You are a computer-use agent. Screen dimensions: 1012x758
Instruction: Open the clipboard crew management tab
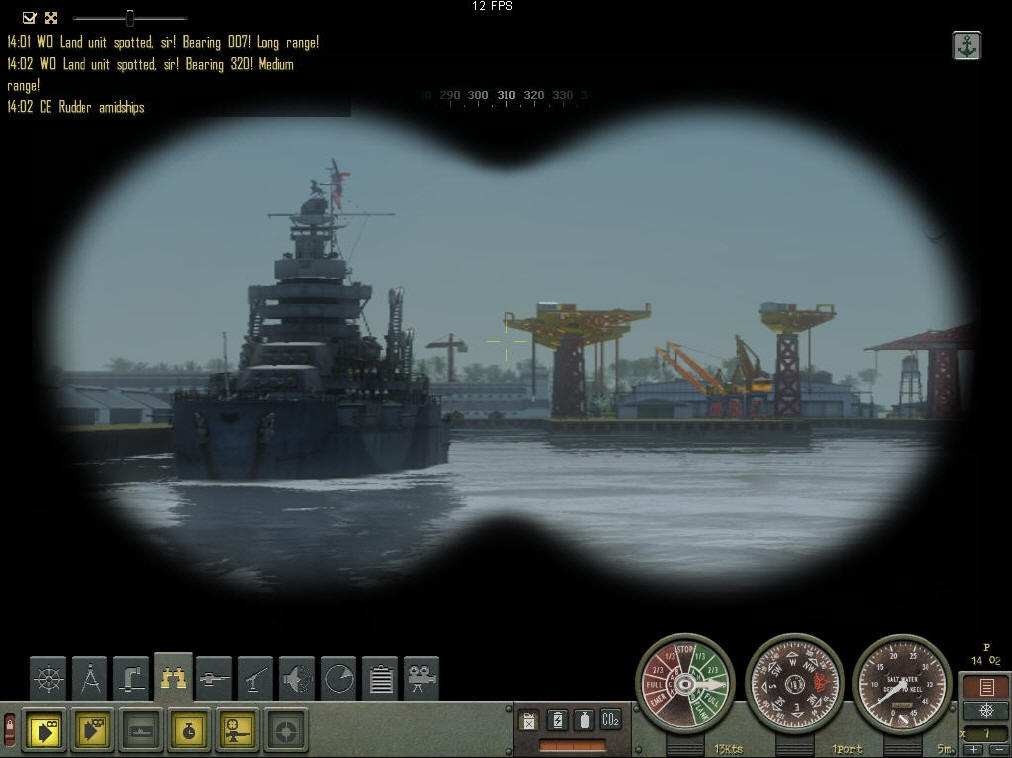click(380, 679)
